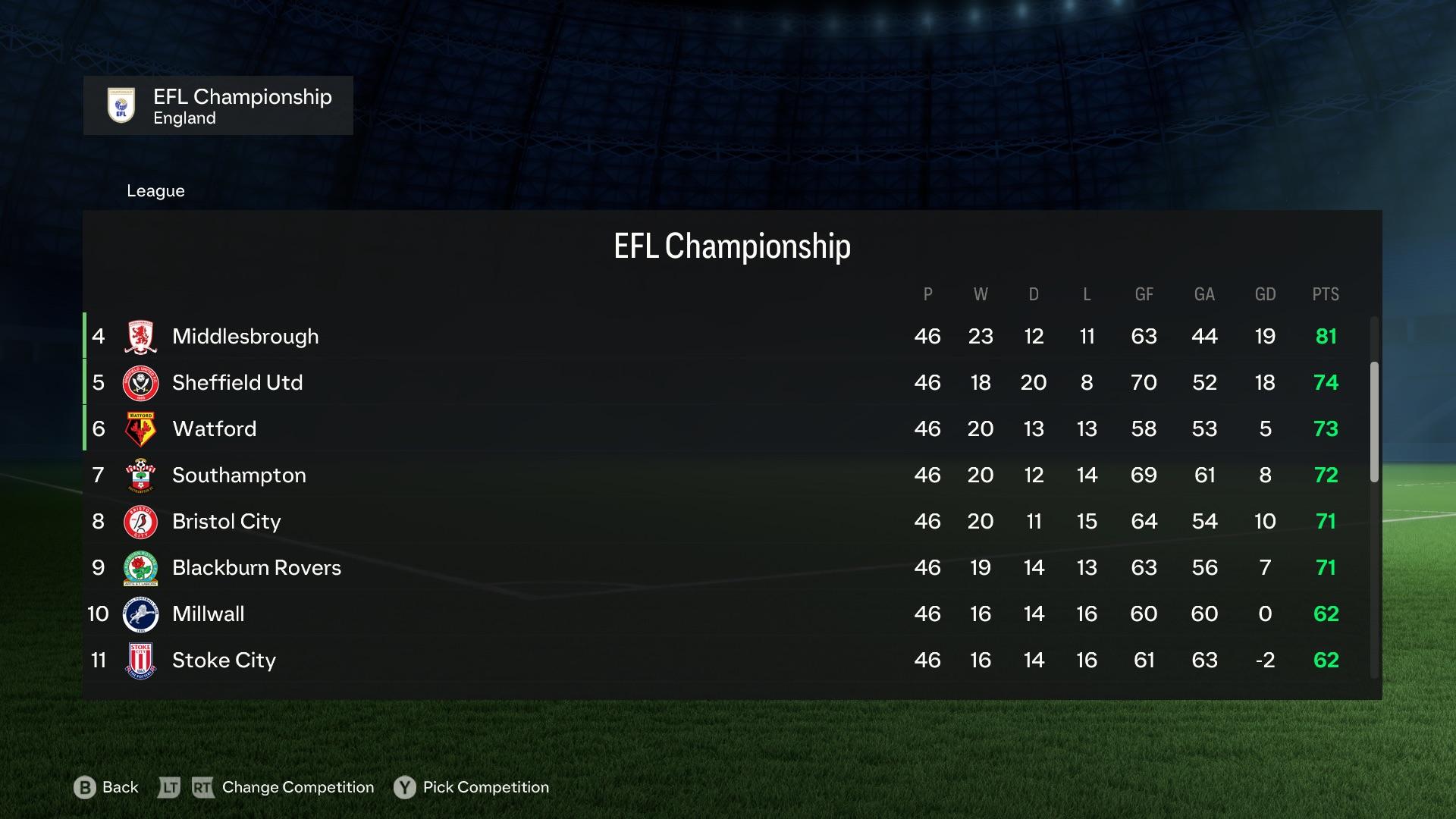
Task: Select the Stoke City badge
Action: pos(140,660)
